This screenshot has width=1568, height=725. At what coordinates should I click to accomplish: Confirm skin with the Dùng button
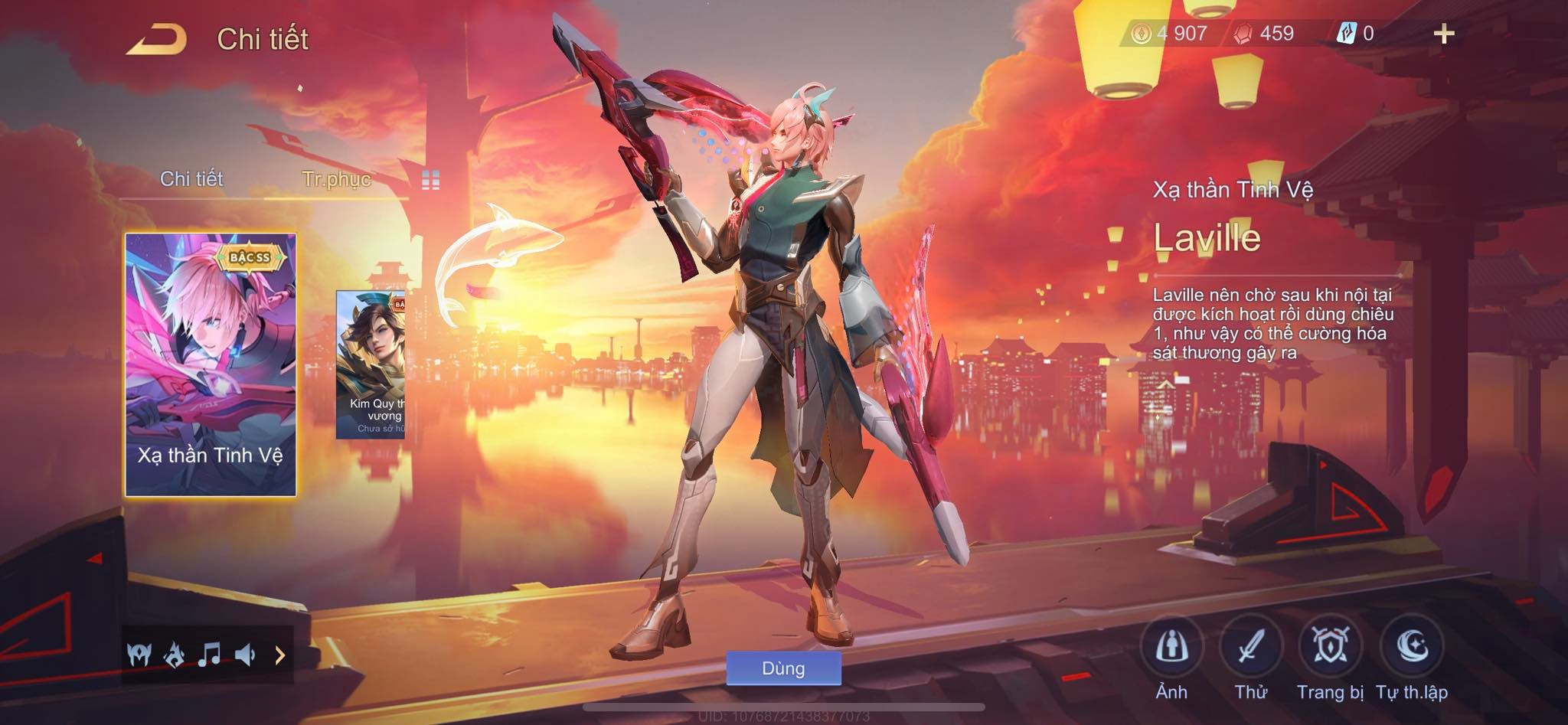pos(783,668)
